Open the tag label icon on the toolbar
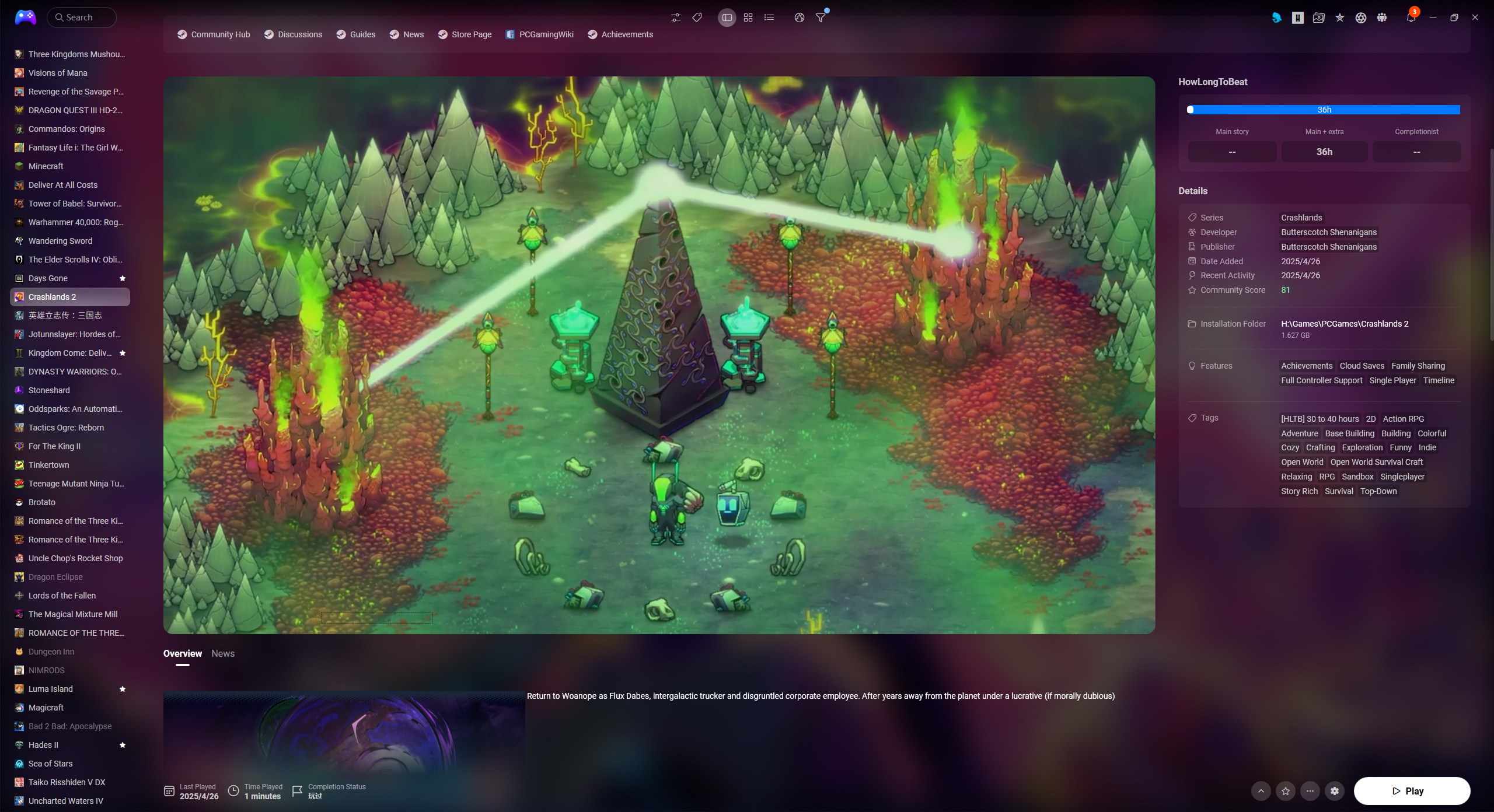Image resolution: width=1494 pixels, height=812 pixels. click(696, 17)
